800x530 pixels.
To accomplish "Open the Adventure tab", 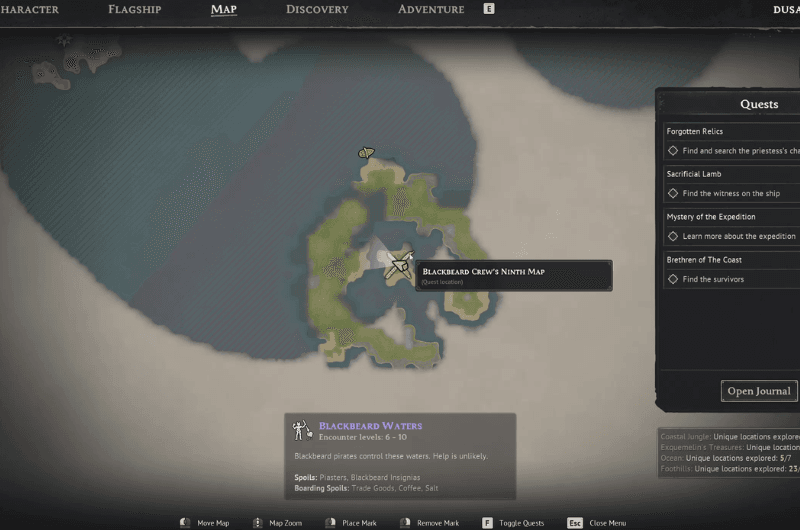I will point(431,10).
